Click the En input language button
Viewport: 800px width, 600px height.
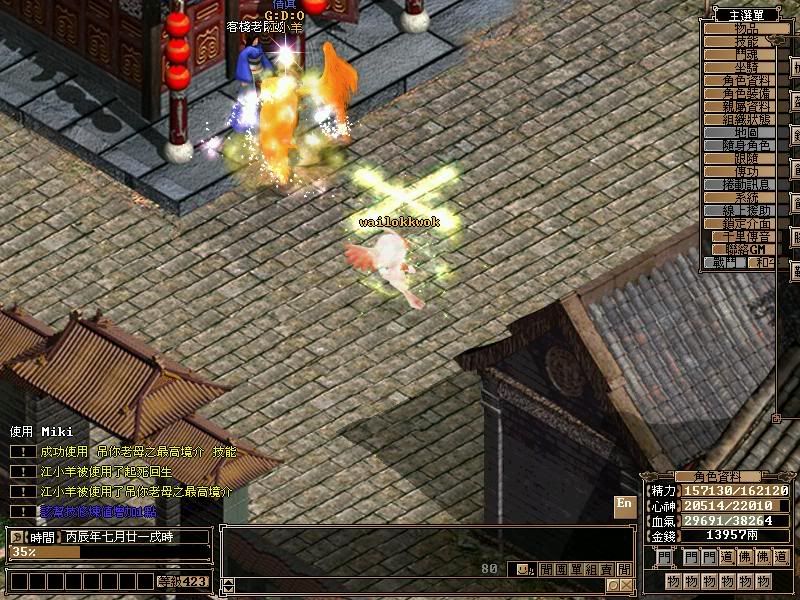click(x=624, y=504)
